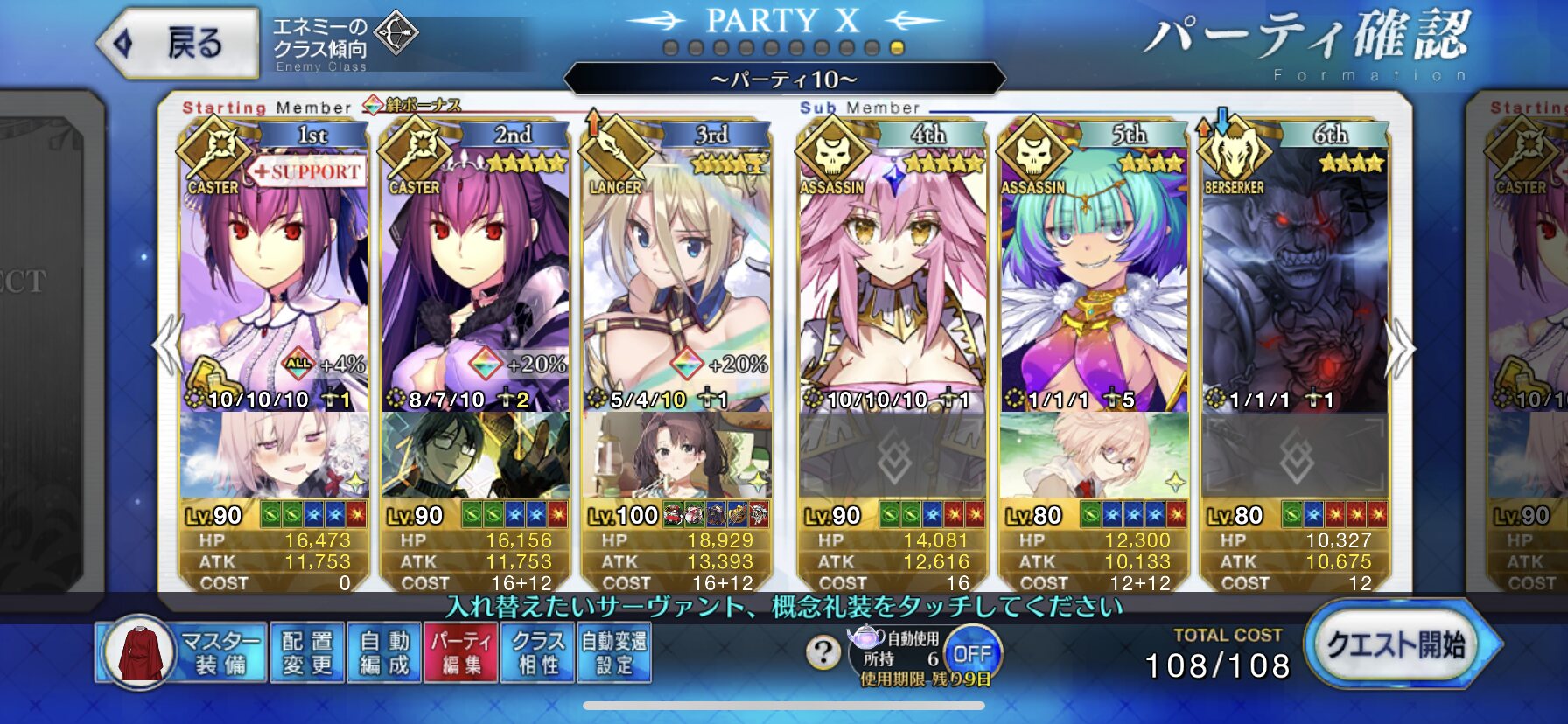Select the 3rd slot Lancer servant card
The height and width of the screenshot is (724, 1568).
676,280
